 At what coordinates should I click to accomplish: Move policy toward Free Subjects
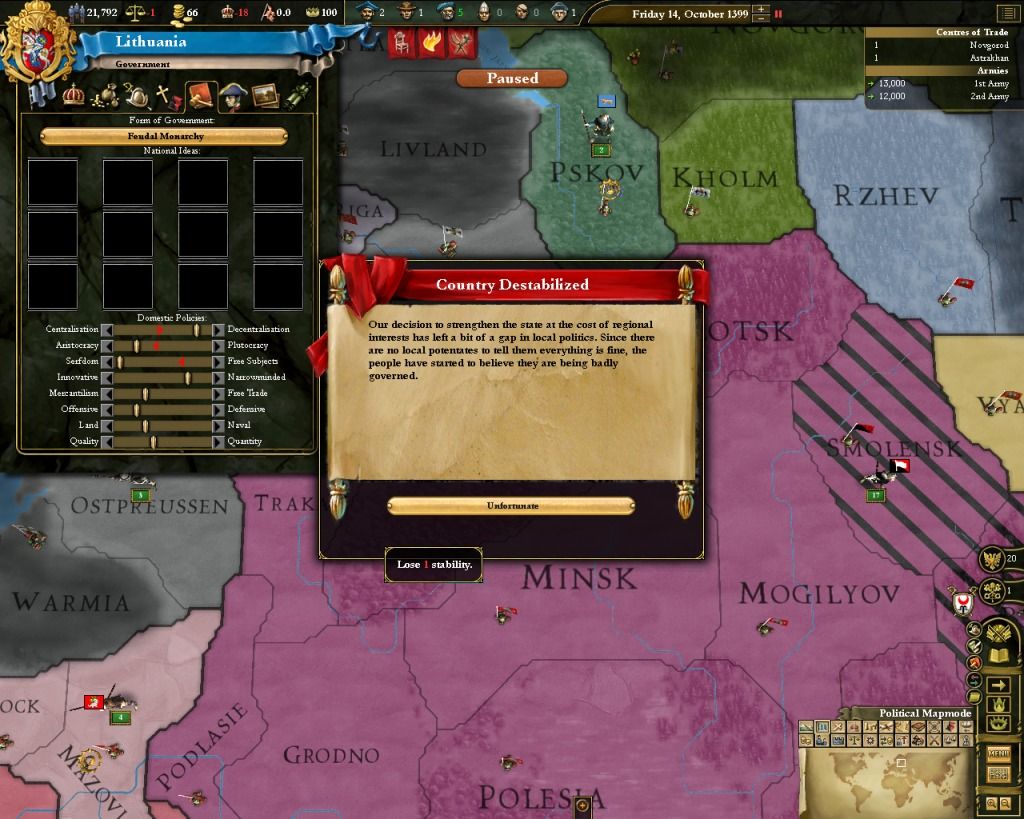[219, 361]
